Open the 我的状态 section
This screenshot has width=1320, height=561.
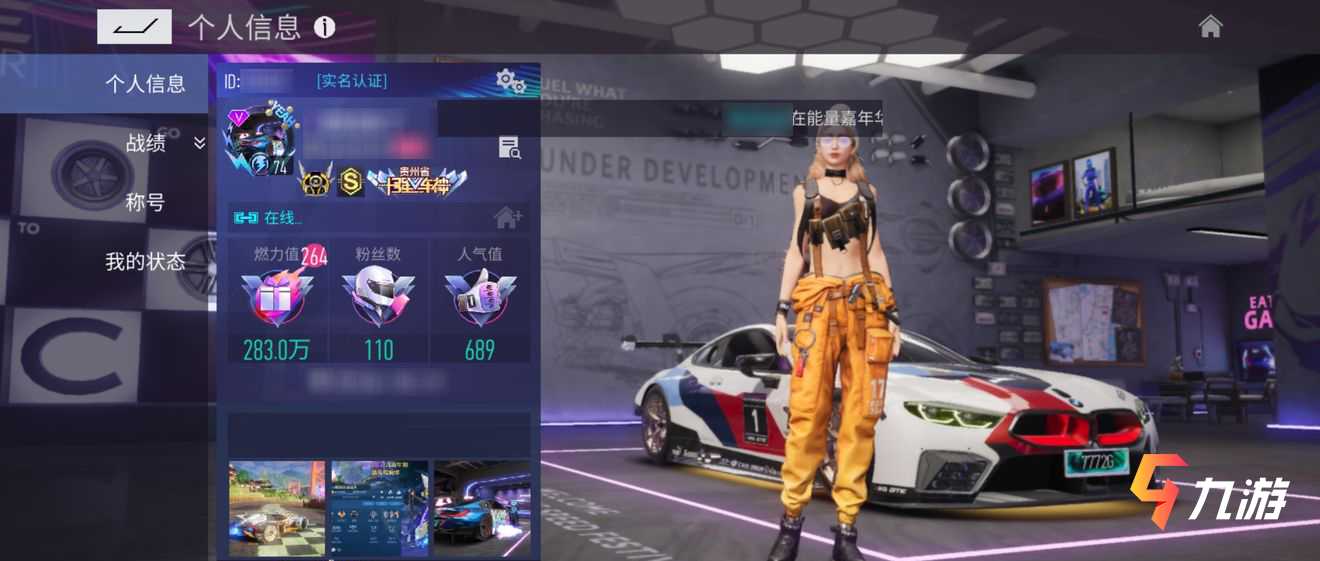tap(145, 262)
